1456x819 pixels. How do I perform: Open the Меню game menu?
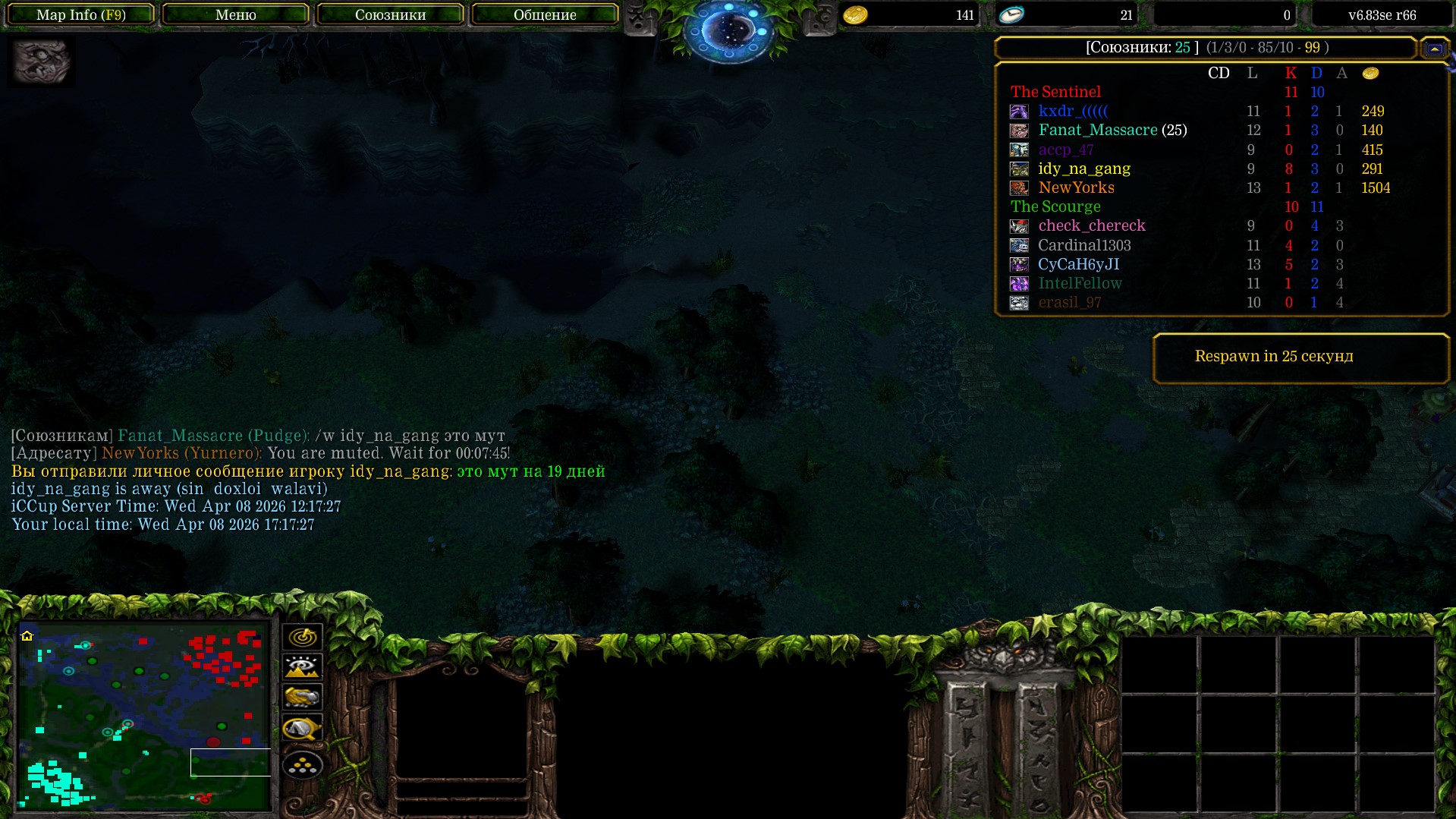(236, 14)
